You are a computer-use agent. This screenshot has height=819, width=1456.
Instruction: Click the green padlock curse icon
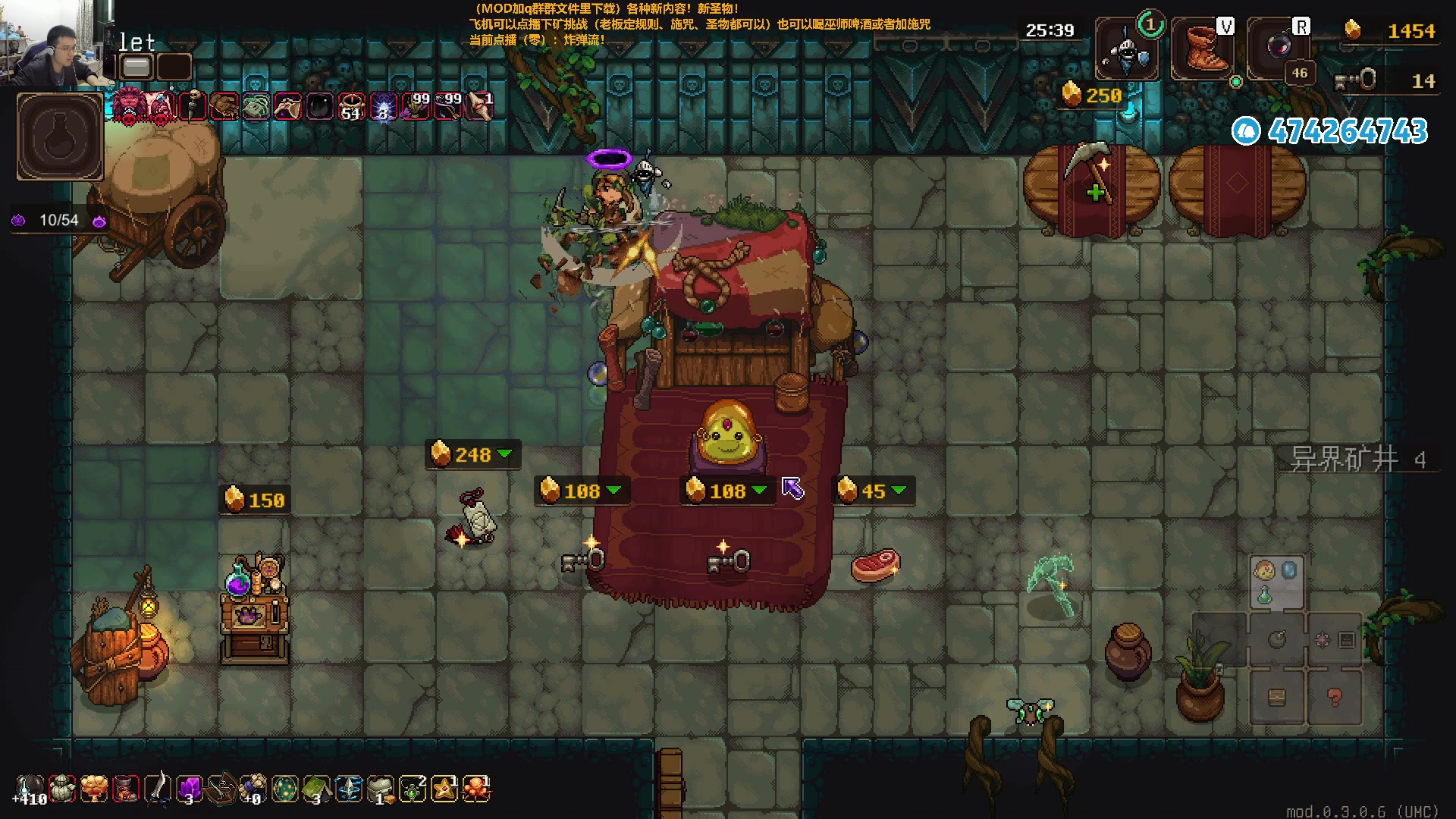(256, 107)
